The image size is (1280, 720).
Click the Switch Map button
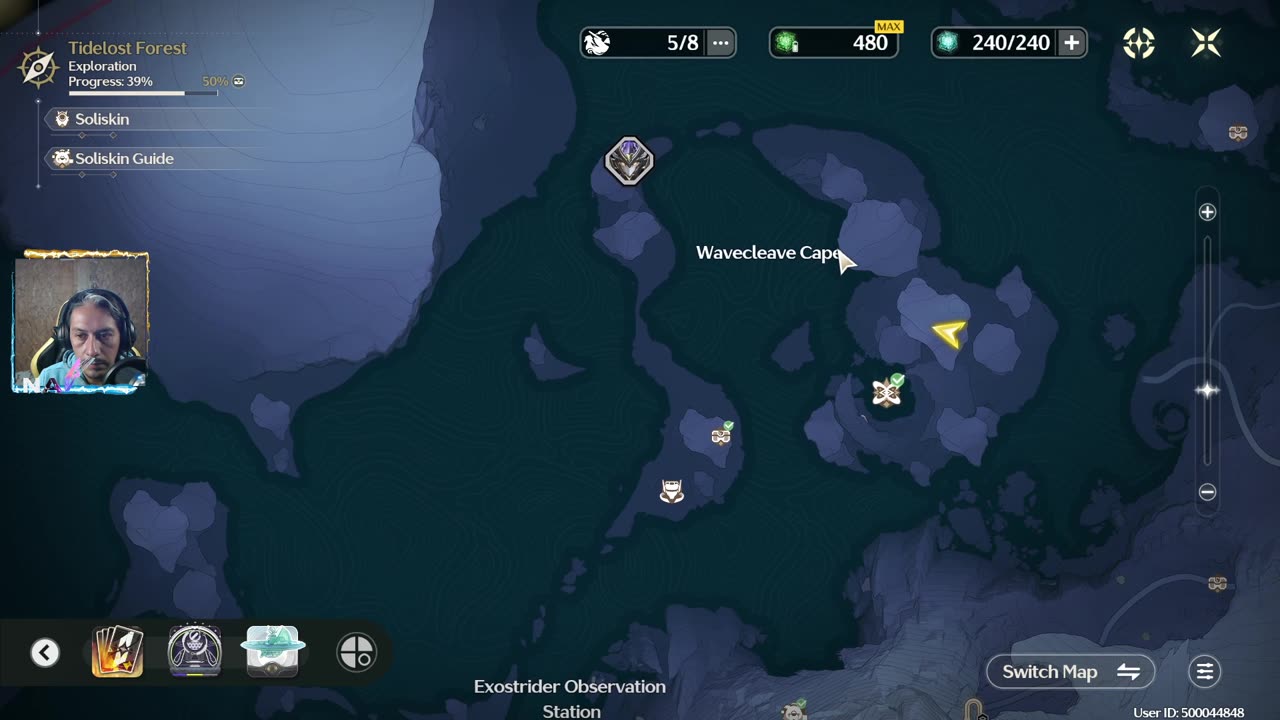1070,672
